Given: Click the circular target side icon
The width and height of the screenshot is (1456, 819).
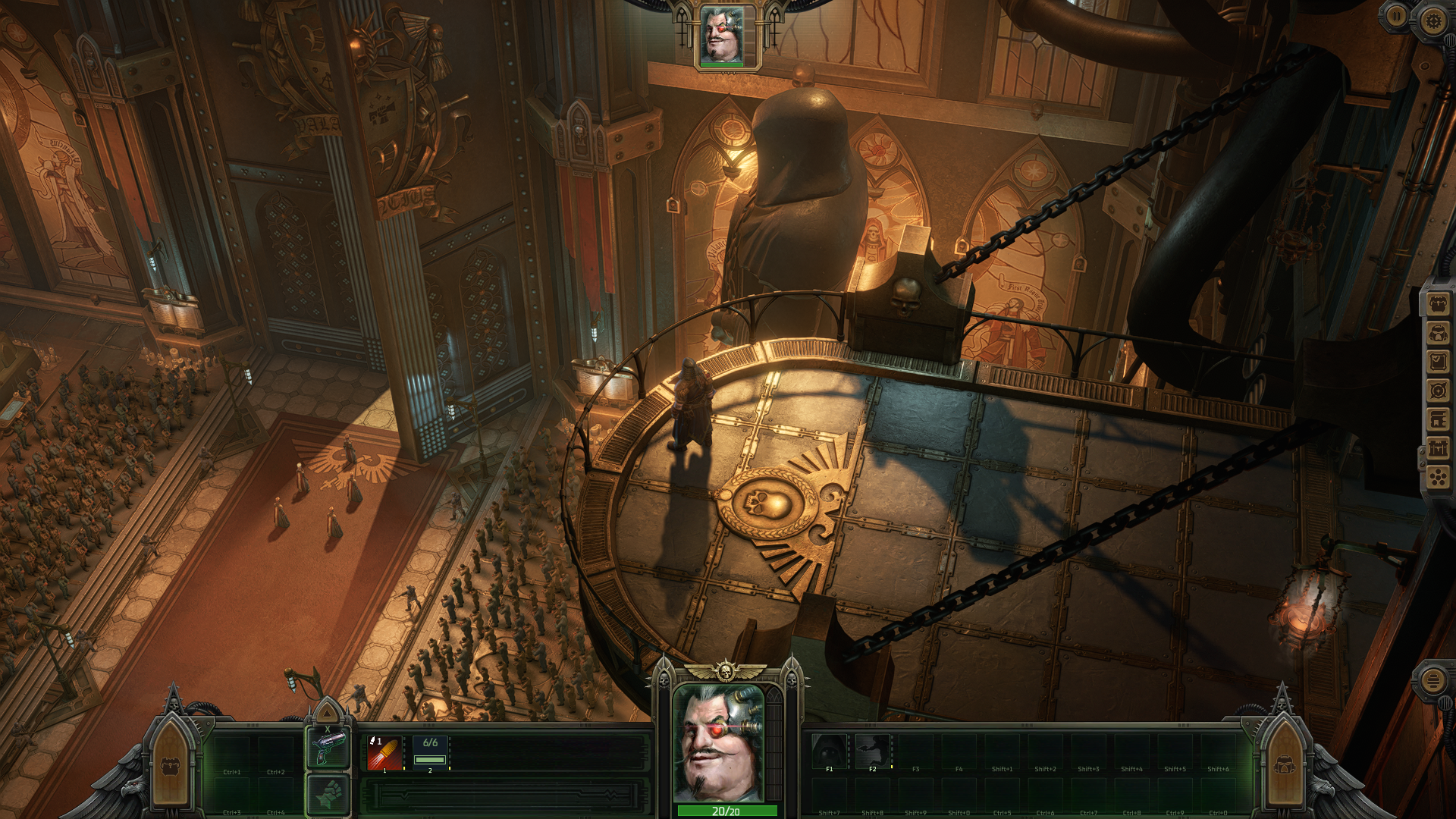Looking at the screenshot, I should pyautogui.click(x=1439, y=391).
